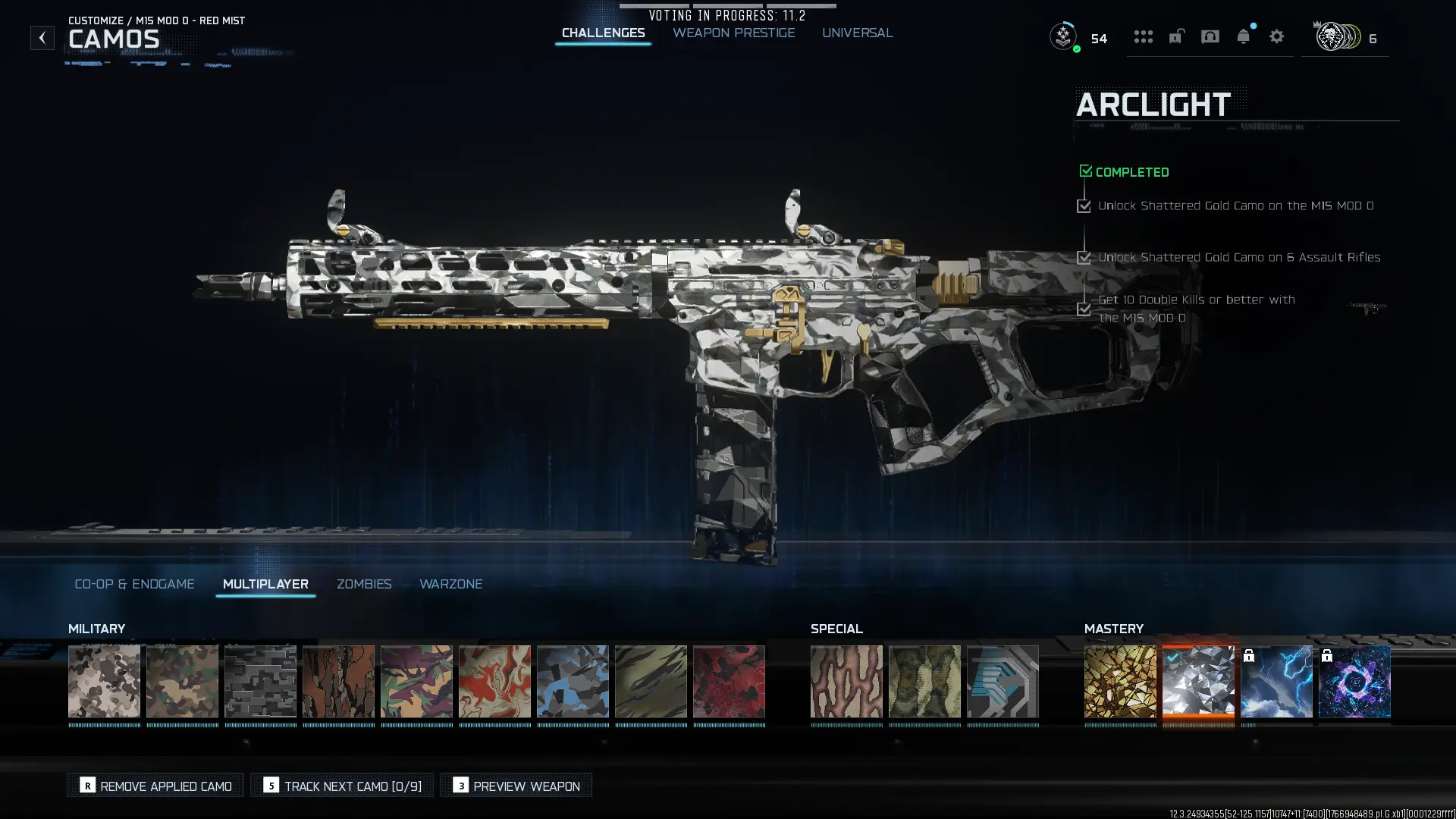
Task: Check off the Shattered Gold M15 challenge
Action: click(1083, 206)
